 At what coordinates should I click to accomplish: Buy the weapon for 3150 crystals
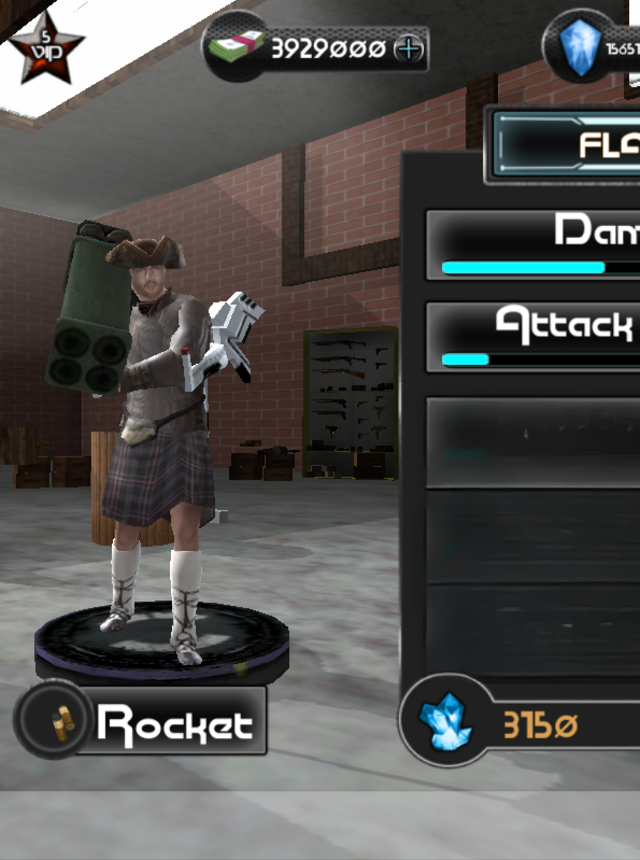[522, 724]
